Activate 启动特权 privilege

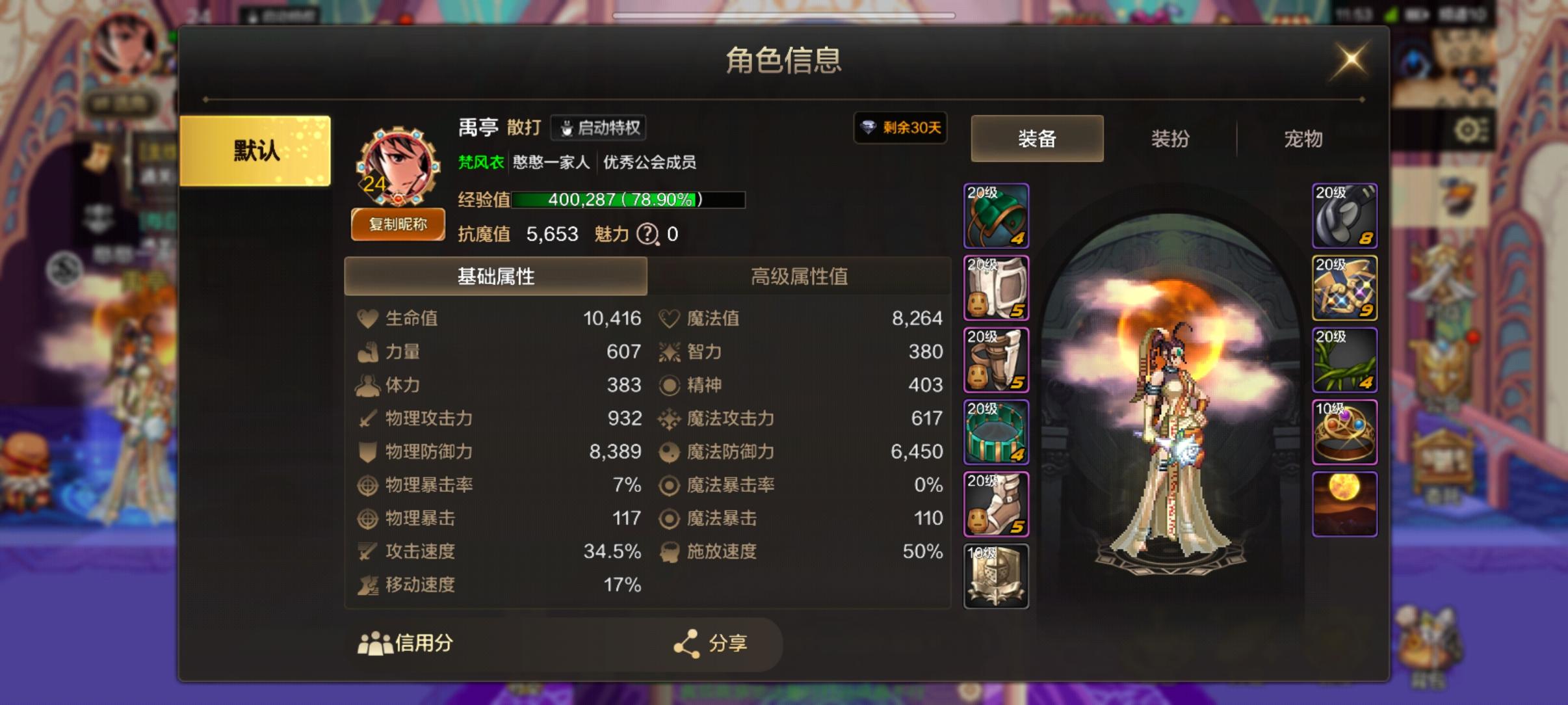(598, 127)
